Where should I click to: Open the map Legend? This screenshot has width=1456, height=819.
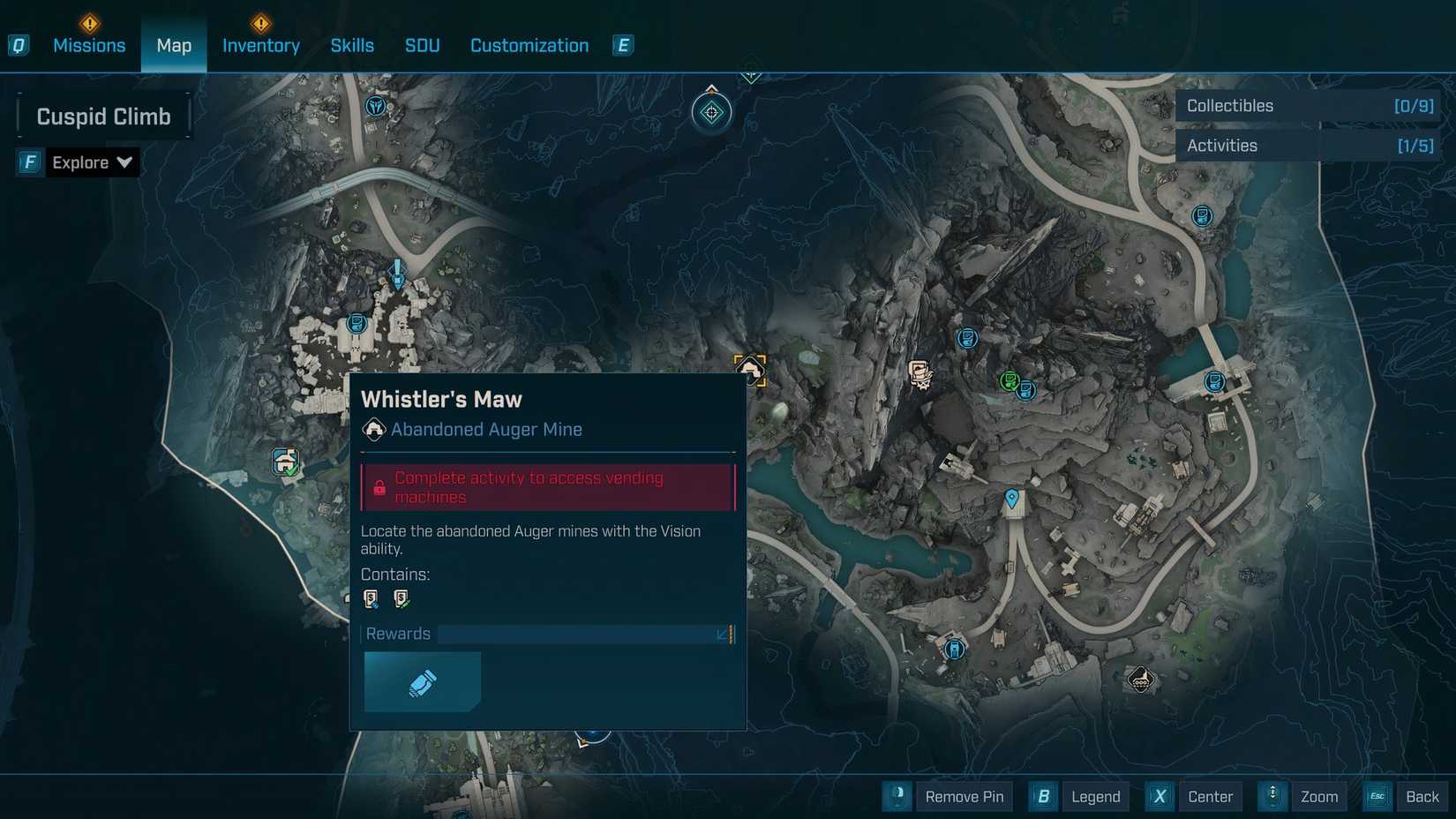click(1095, 796)
